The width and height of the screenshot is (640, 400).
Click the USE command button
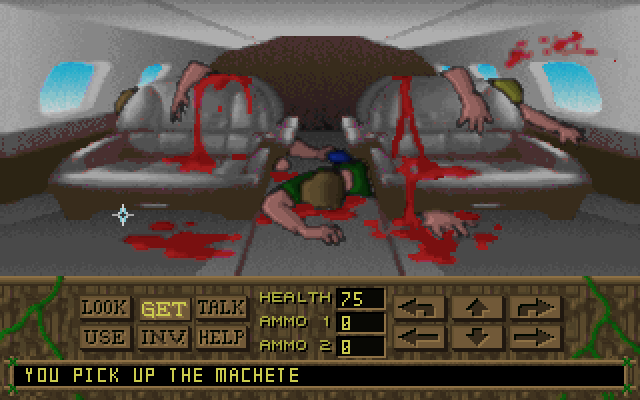click(105, 337)
